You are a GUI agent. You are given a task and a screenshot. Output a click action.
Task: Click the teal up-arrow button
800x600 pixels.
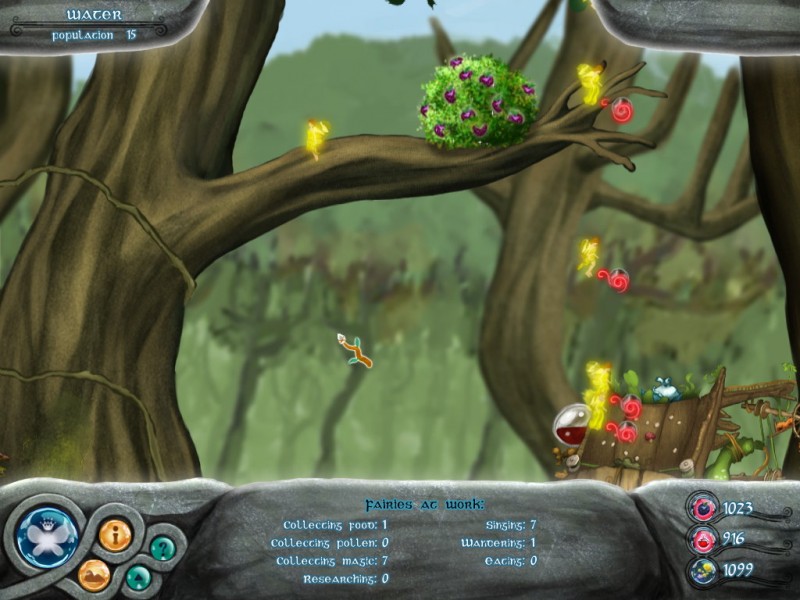(x=138, y=577)
